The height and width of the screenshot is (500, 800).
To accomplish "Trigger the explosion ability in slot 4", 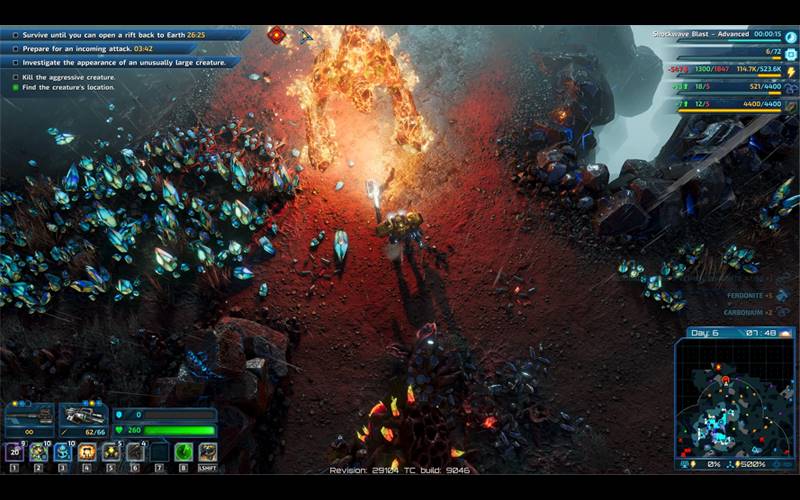I will tap(87, 452).
